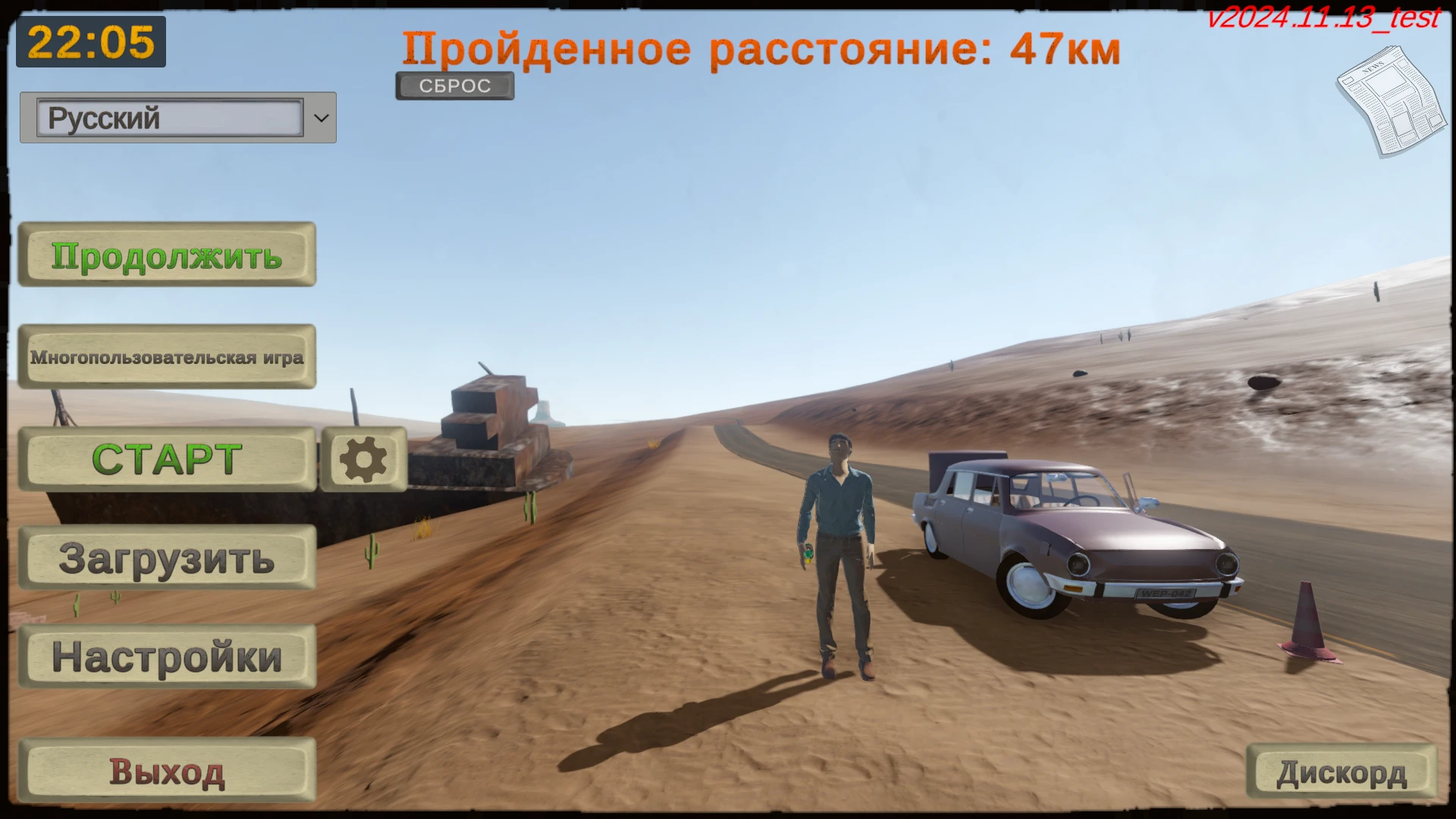Click the clock showing 22:05
This screenshot has width=1456, height=819.
coord(90,43)
